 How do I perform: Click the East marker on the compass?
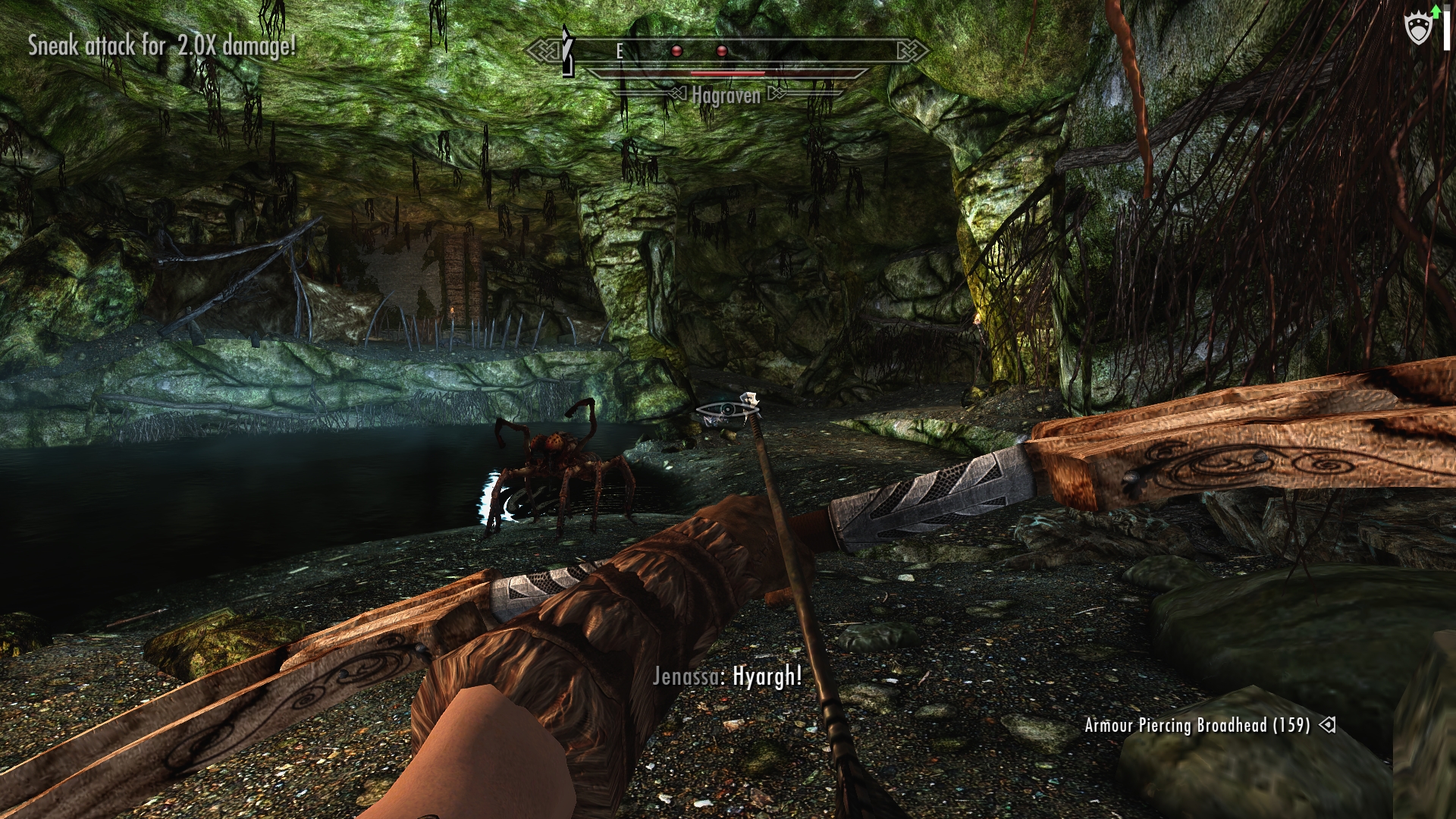620,51
